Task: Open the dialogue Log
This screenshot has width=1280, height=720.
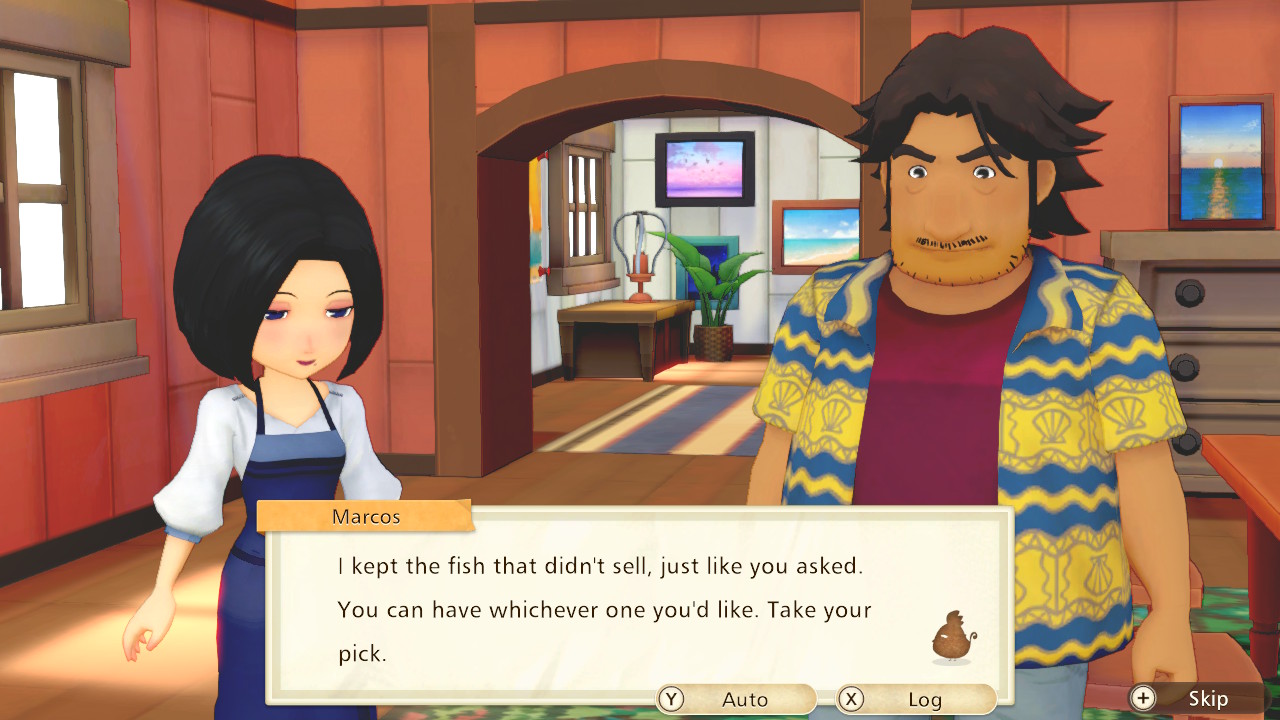Action: 915,699
